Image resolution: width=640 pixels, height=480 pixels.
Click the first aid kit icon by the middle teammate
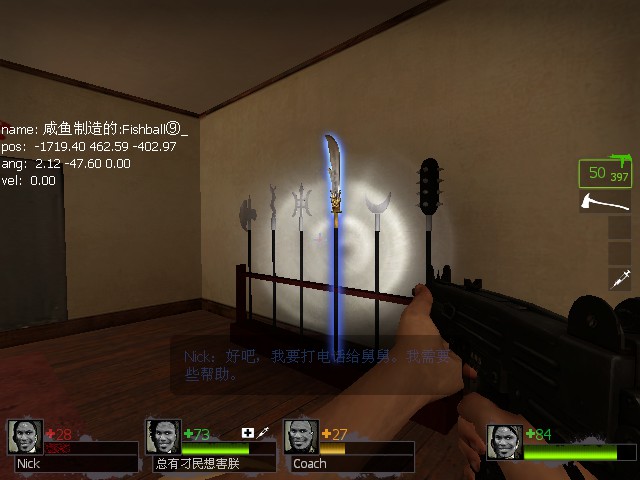(x=248, y=433)
